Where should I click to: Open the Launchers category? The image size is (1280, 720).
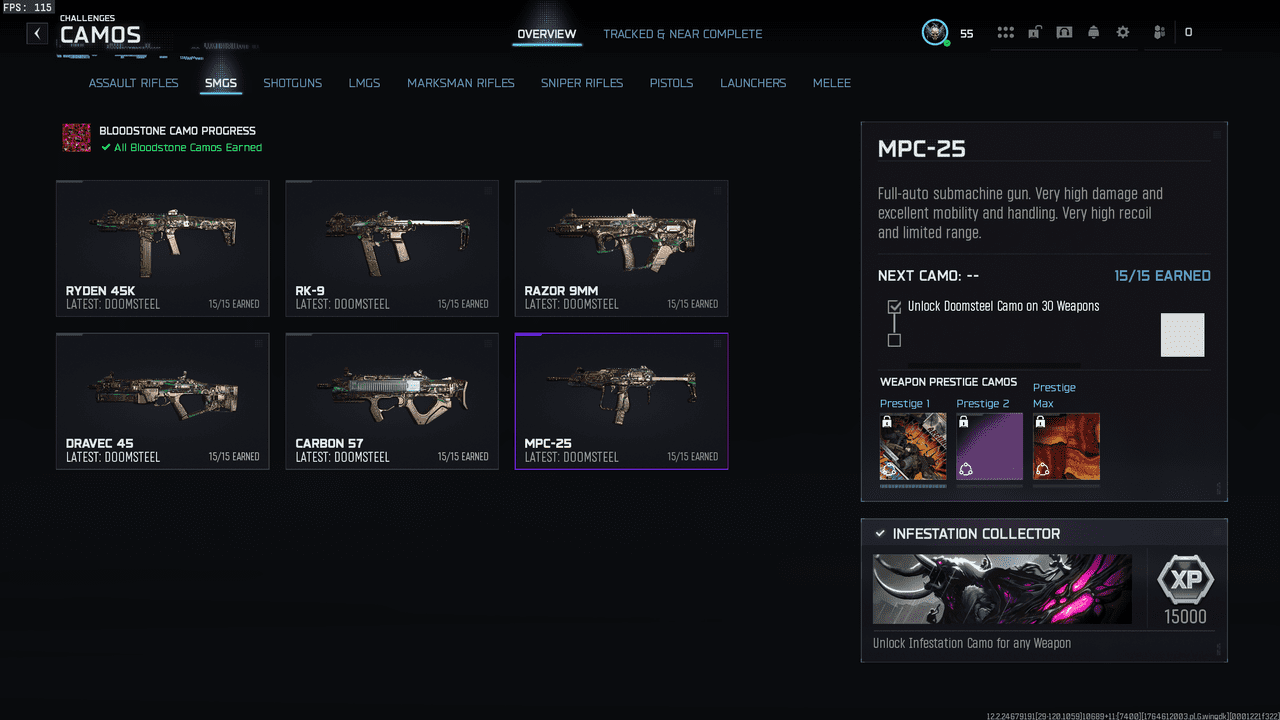click(753, 83)
